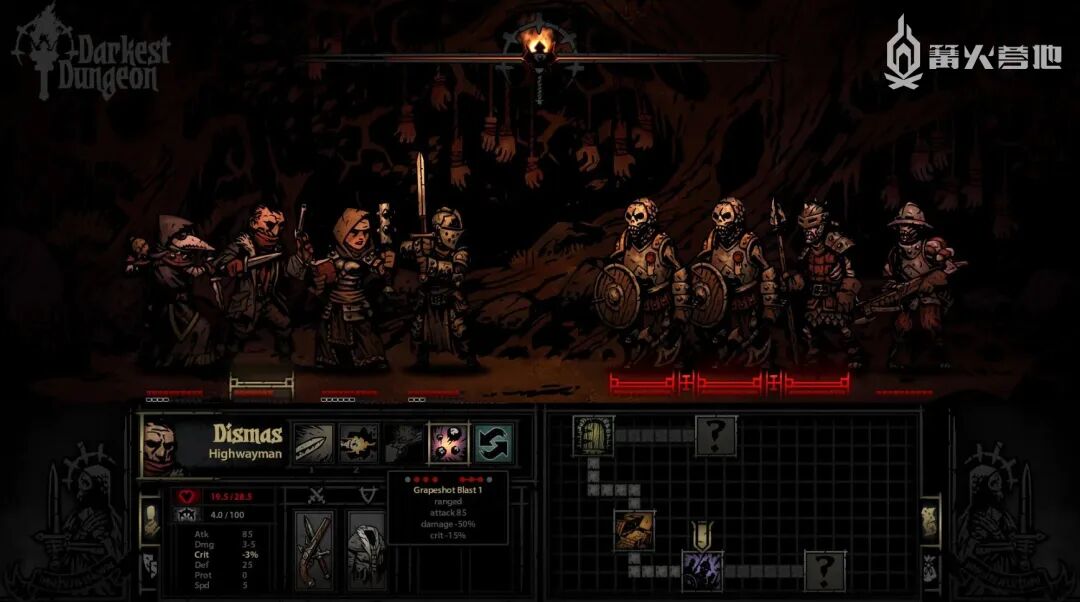Screen dimensions: 1080x602
Task: Use the swap position arrows skill
Action: click(x=494, y=442)
